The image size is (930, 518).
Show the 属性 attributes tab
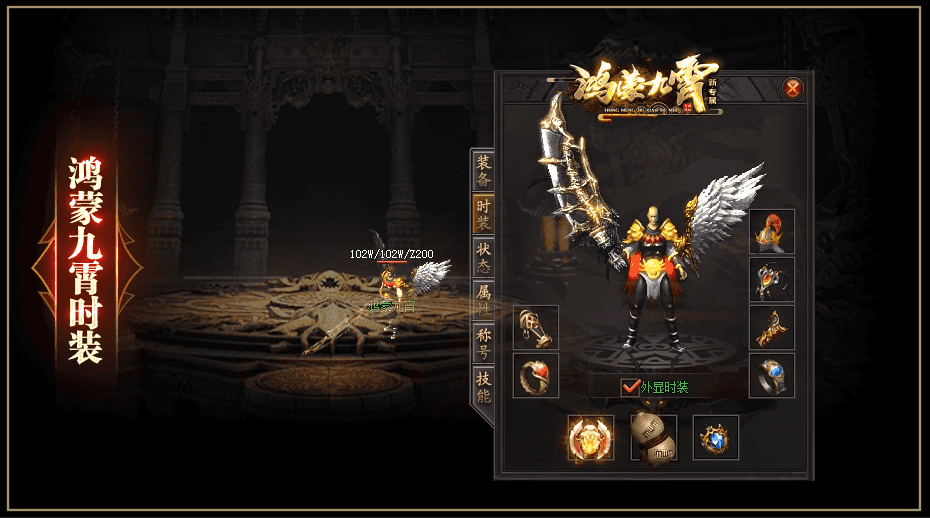coord(484,299)
